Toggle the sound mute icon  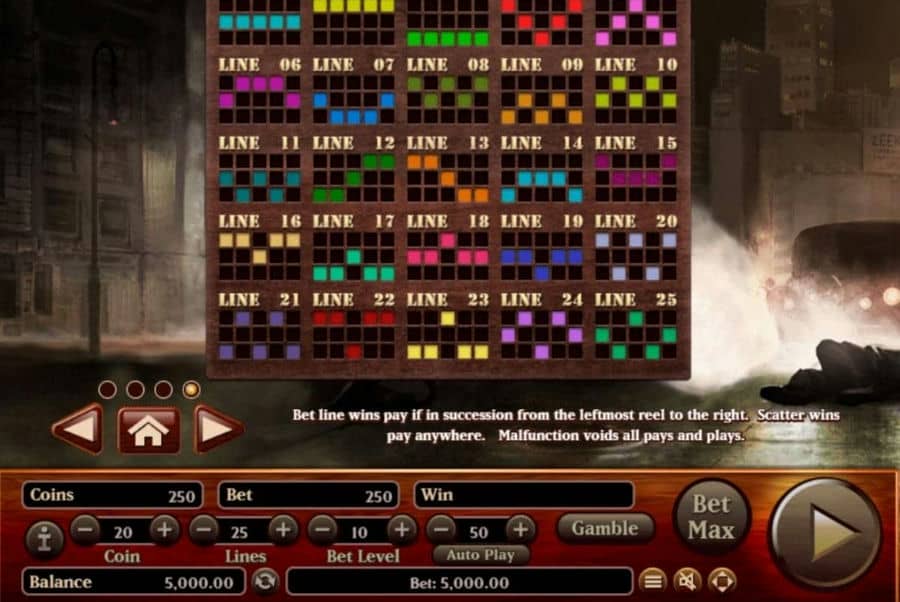coord(686,581)
